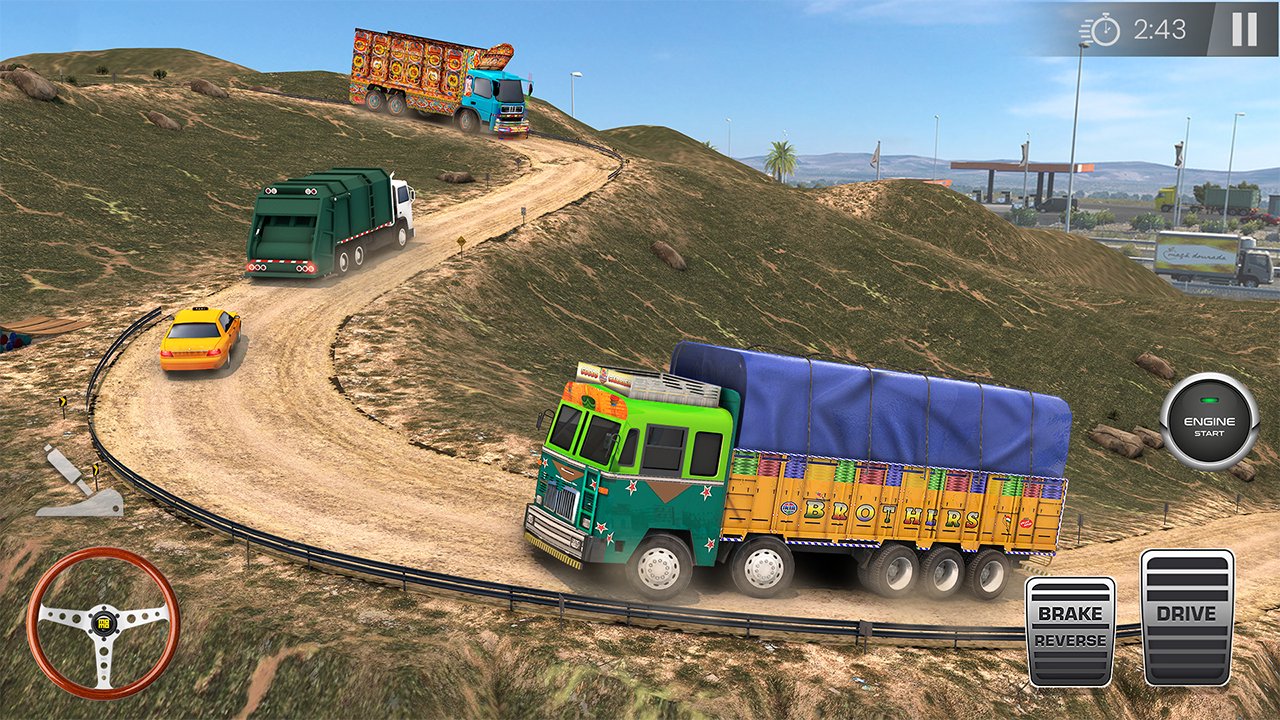Pause the game with the pause button

(1244, 30)
